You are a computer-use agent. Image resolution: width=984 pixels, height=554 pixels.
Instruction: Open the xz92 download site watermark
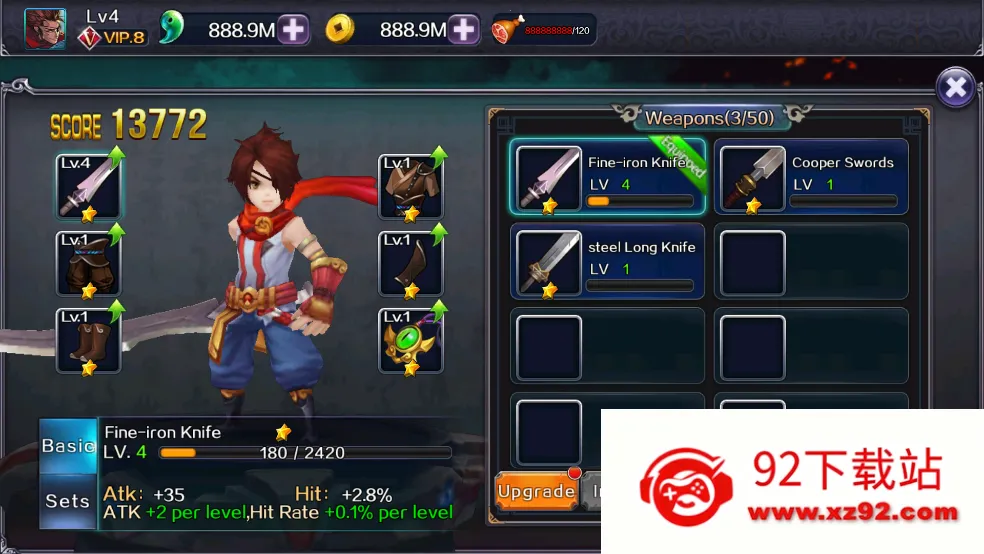pyautogui.click(x=793, y=482)
